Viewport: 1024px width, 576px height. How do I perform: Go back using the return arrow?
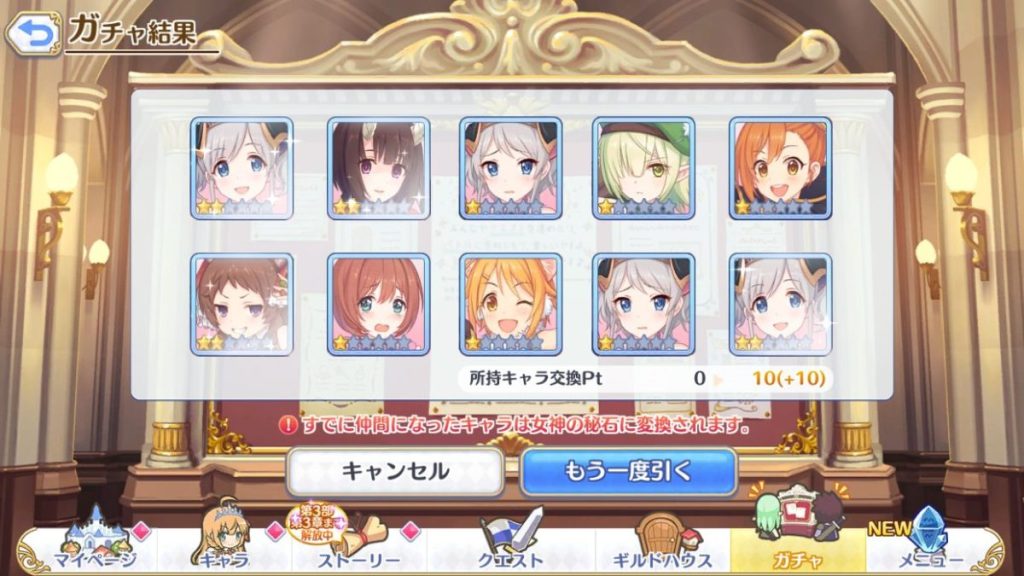[32, 34]
